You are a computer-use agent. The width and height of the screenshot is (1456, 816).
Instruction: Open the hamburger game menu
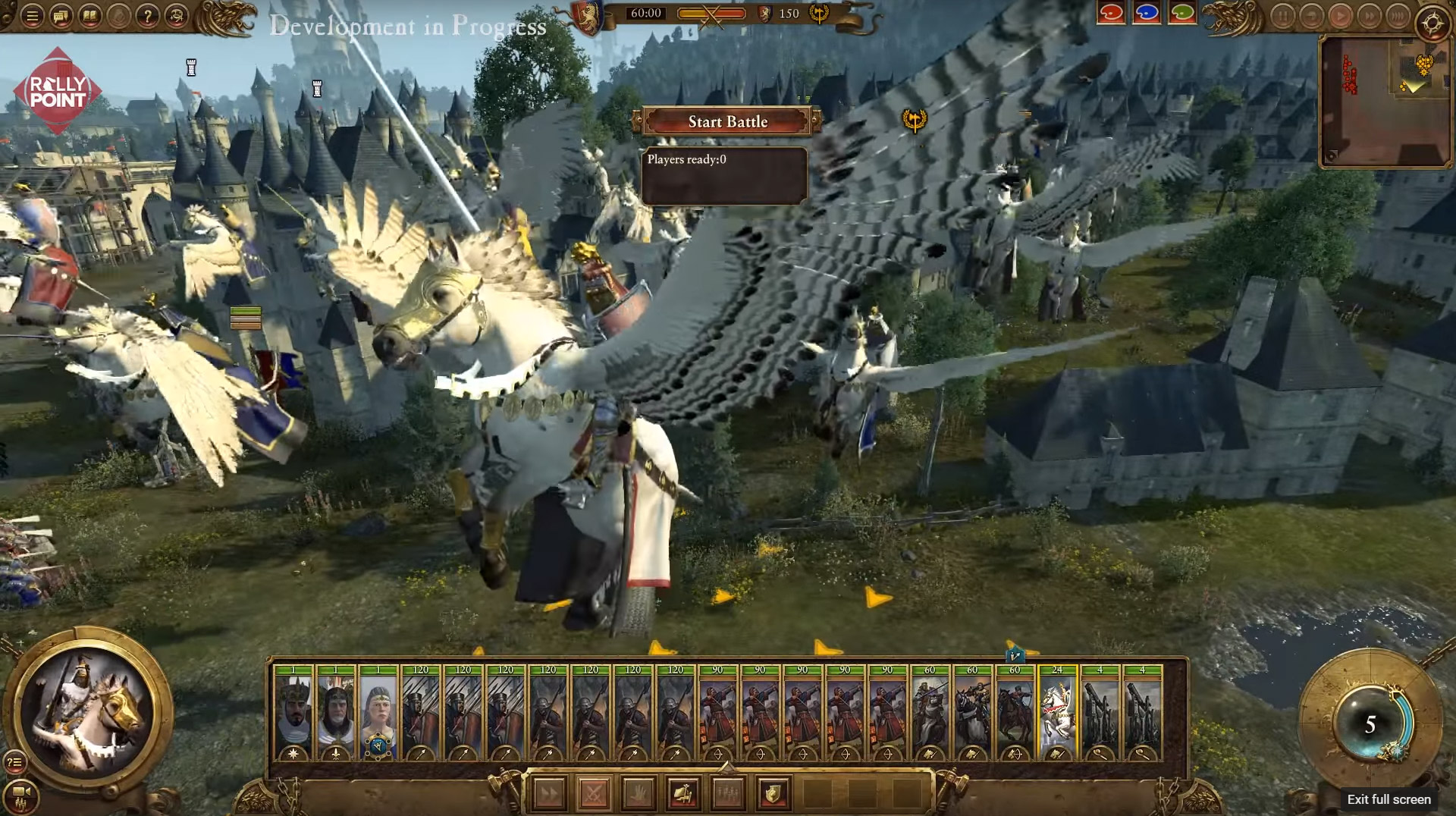point(33,16)
